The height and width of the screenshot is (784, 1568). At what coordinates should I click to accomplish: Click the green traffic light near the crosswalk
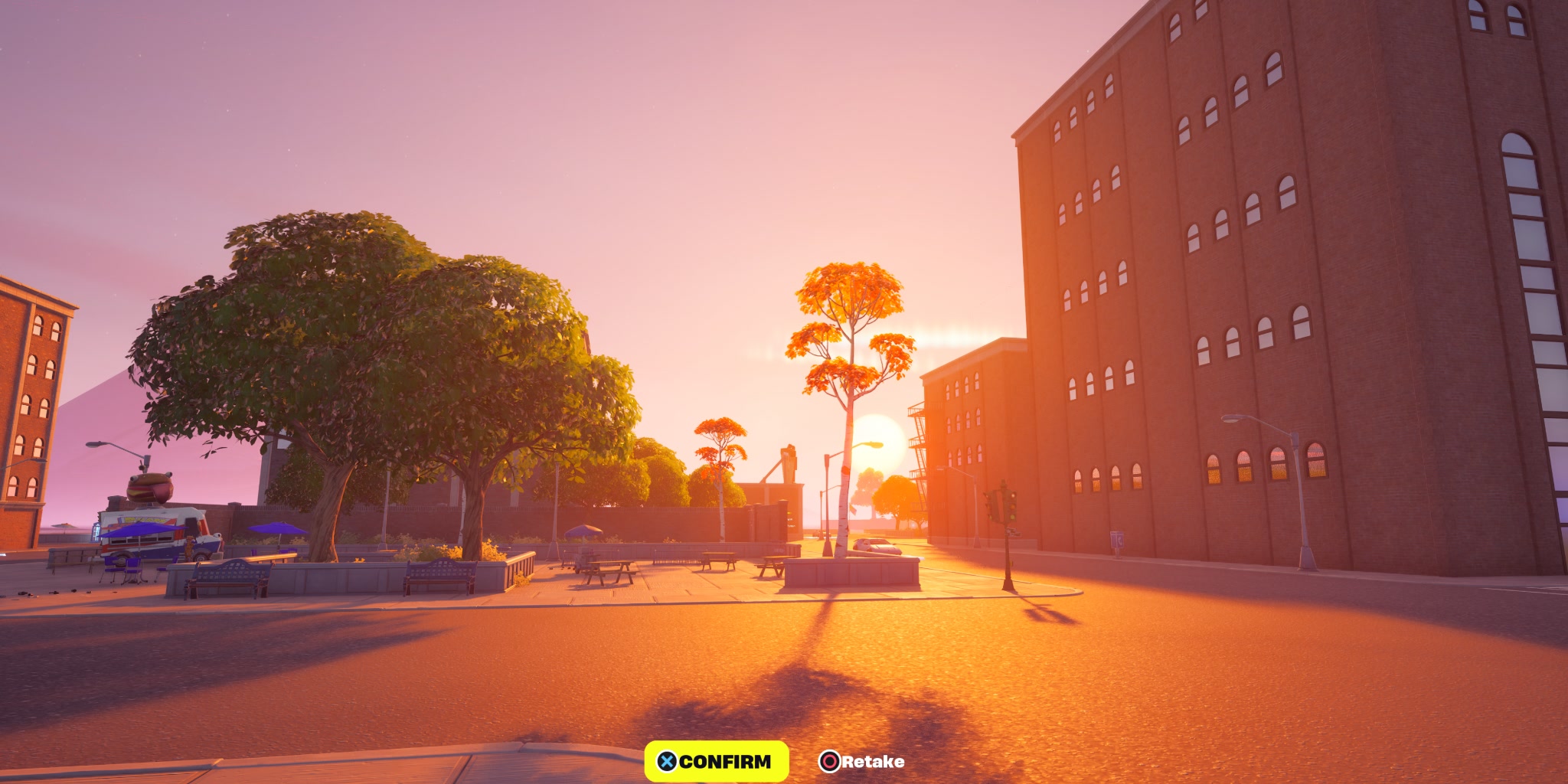click(x=1012, y=517)
